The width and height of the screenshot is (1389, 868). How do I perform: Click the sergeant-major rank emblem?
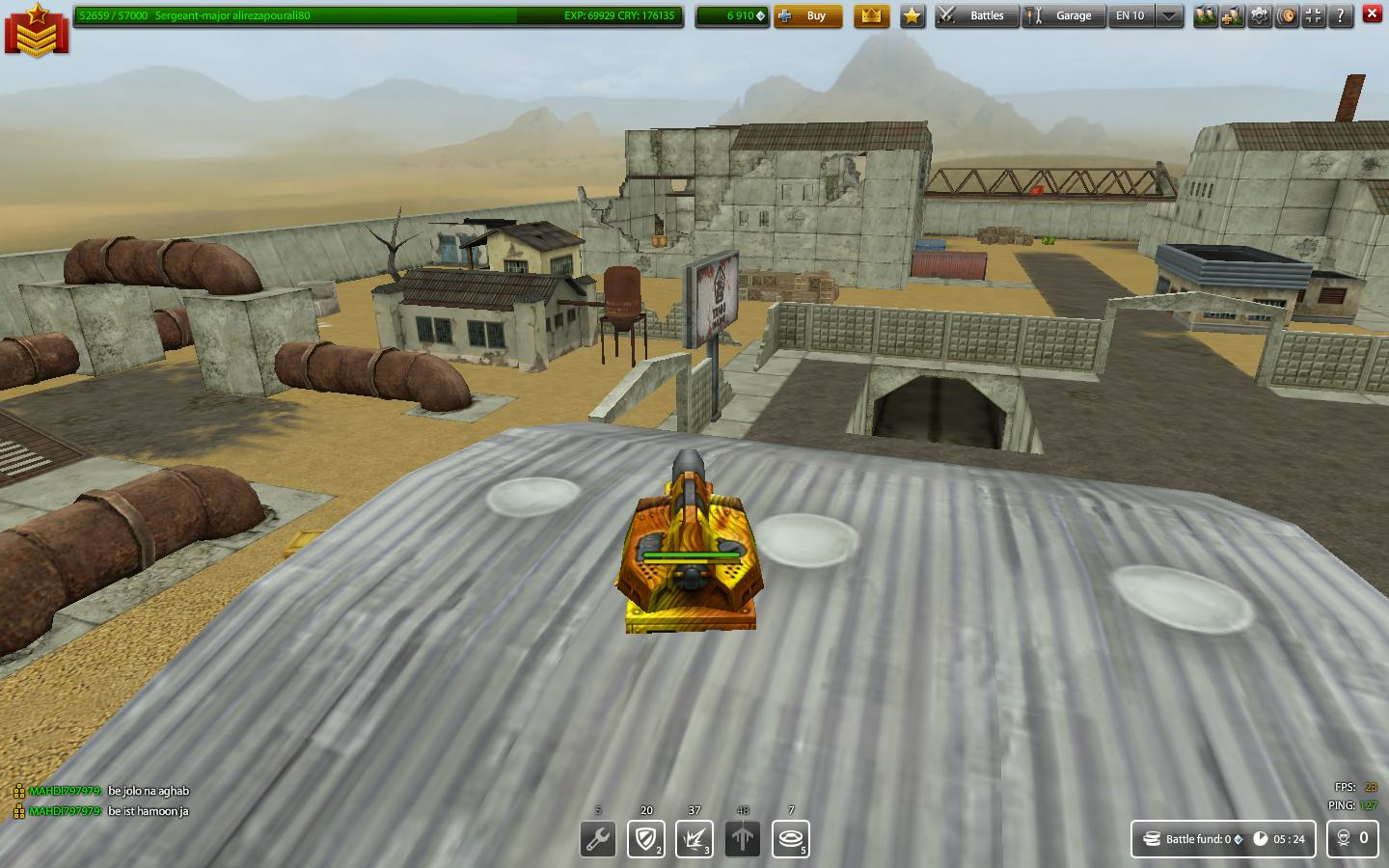click(37, 29)
